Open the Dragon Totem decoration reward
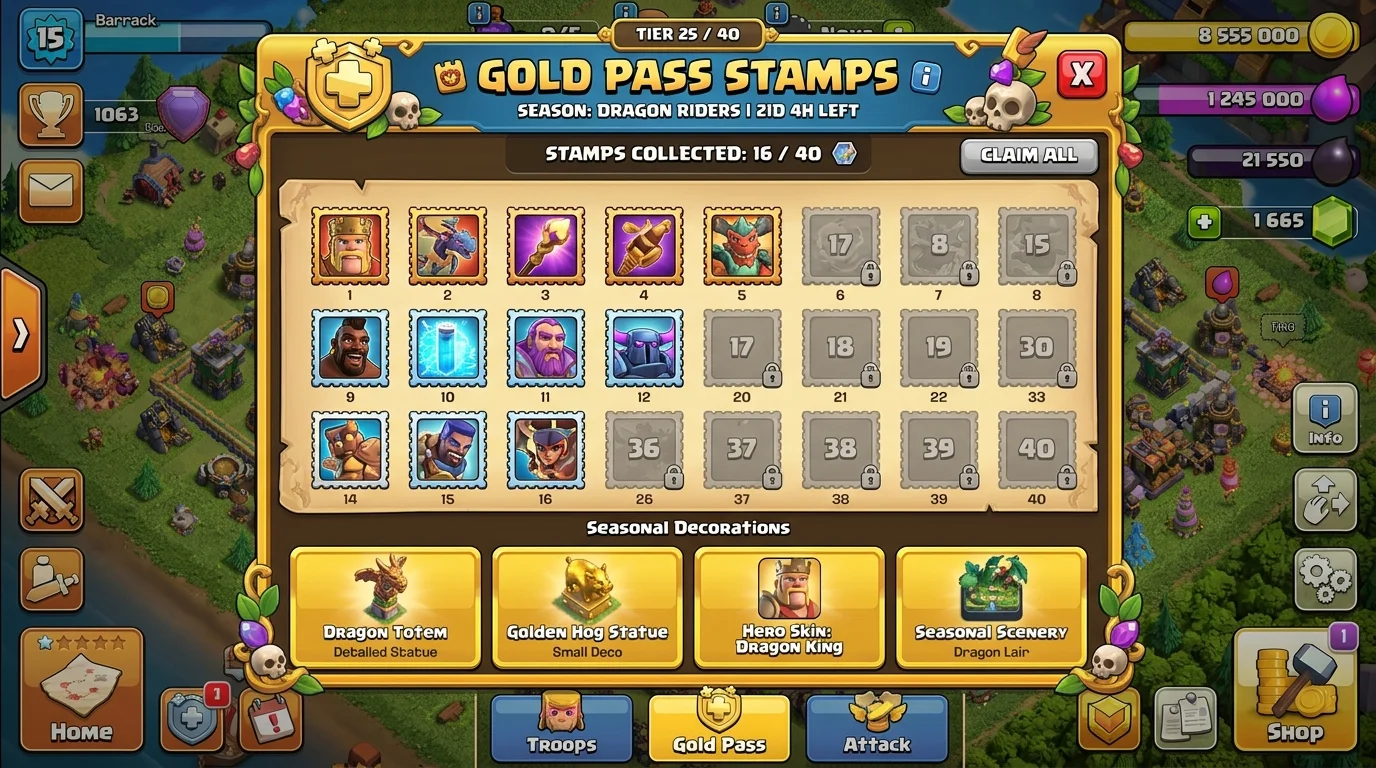1376x768 pixels. pyautogui.click(x=385, y=607)
